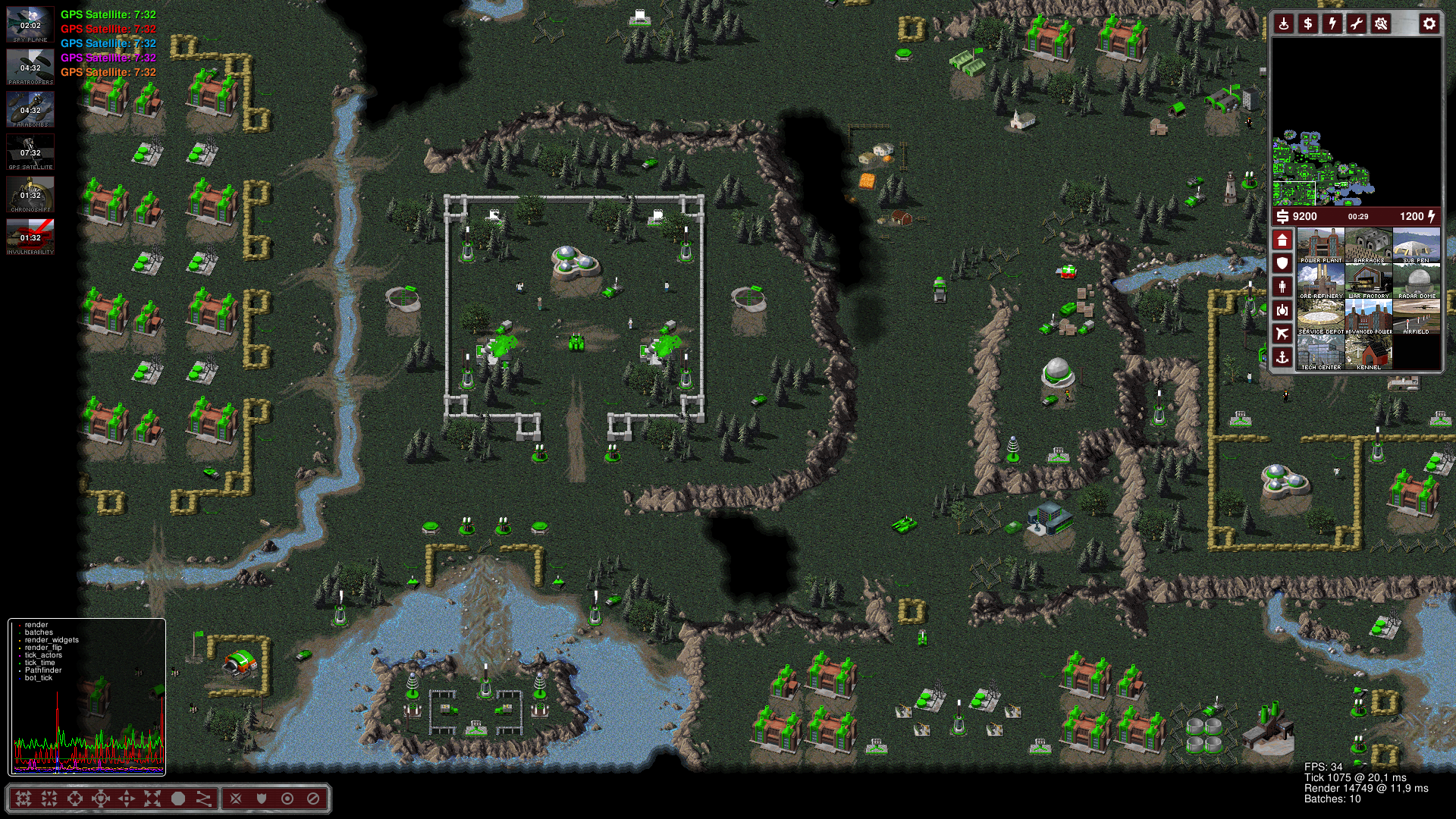The image size is (1456, 819).
Task: Select the Chronoshift support power
Action: coord(30,194)
